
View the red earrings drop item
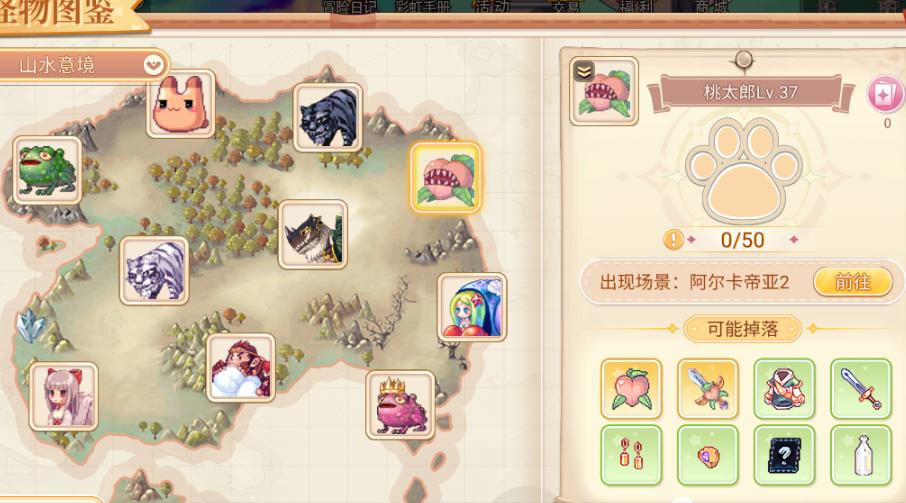click(631, 455)
